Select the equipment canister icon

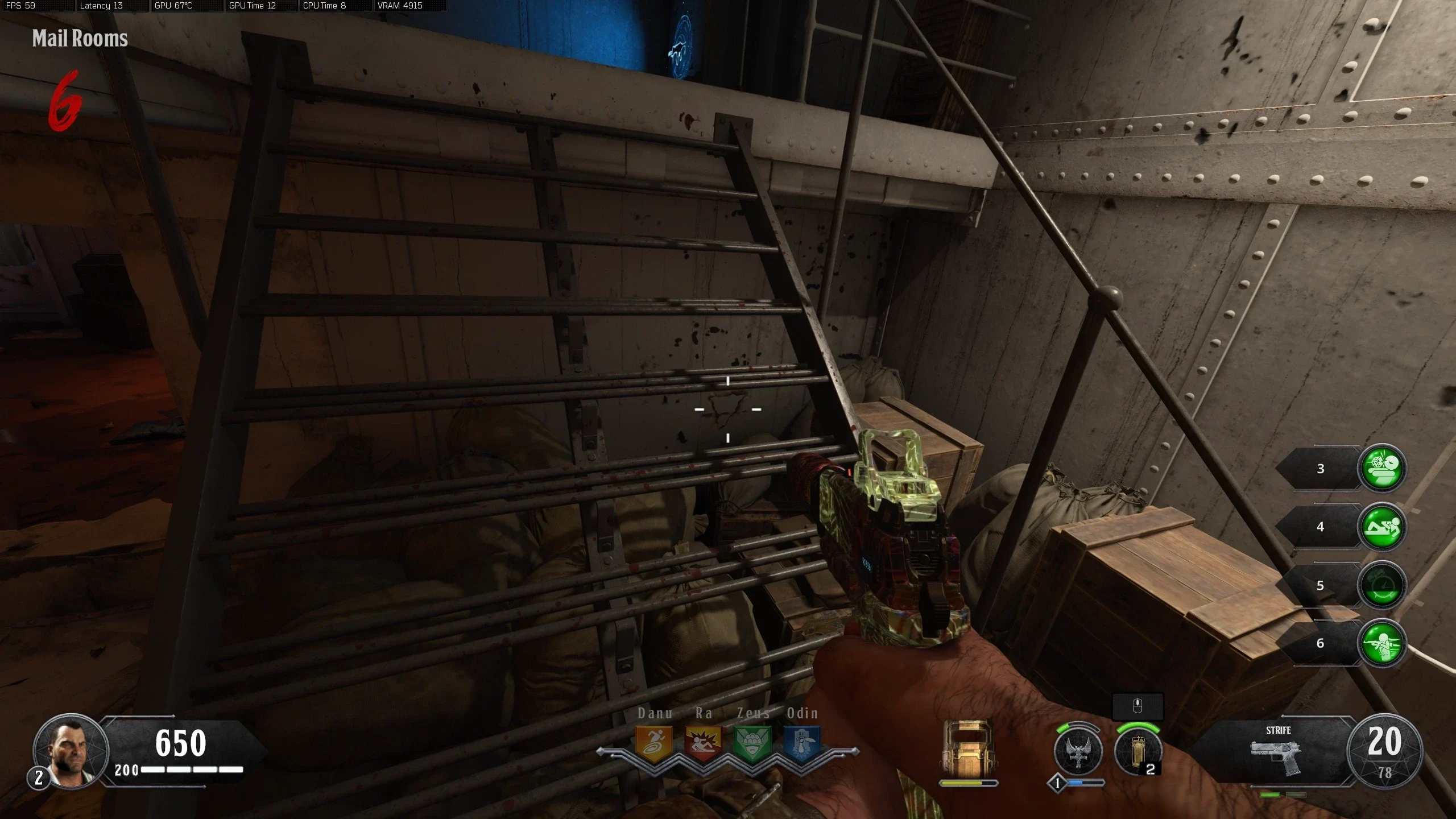click(x=1137, y=751)
